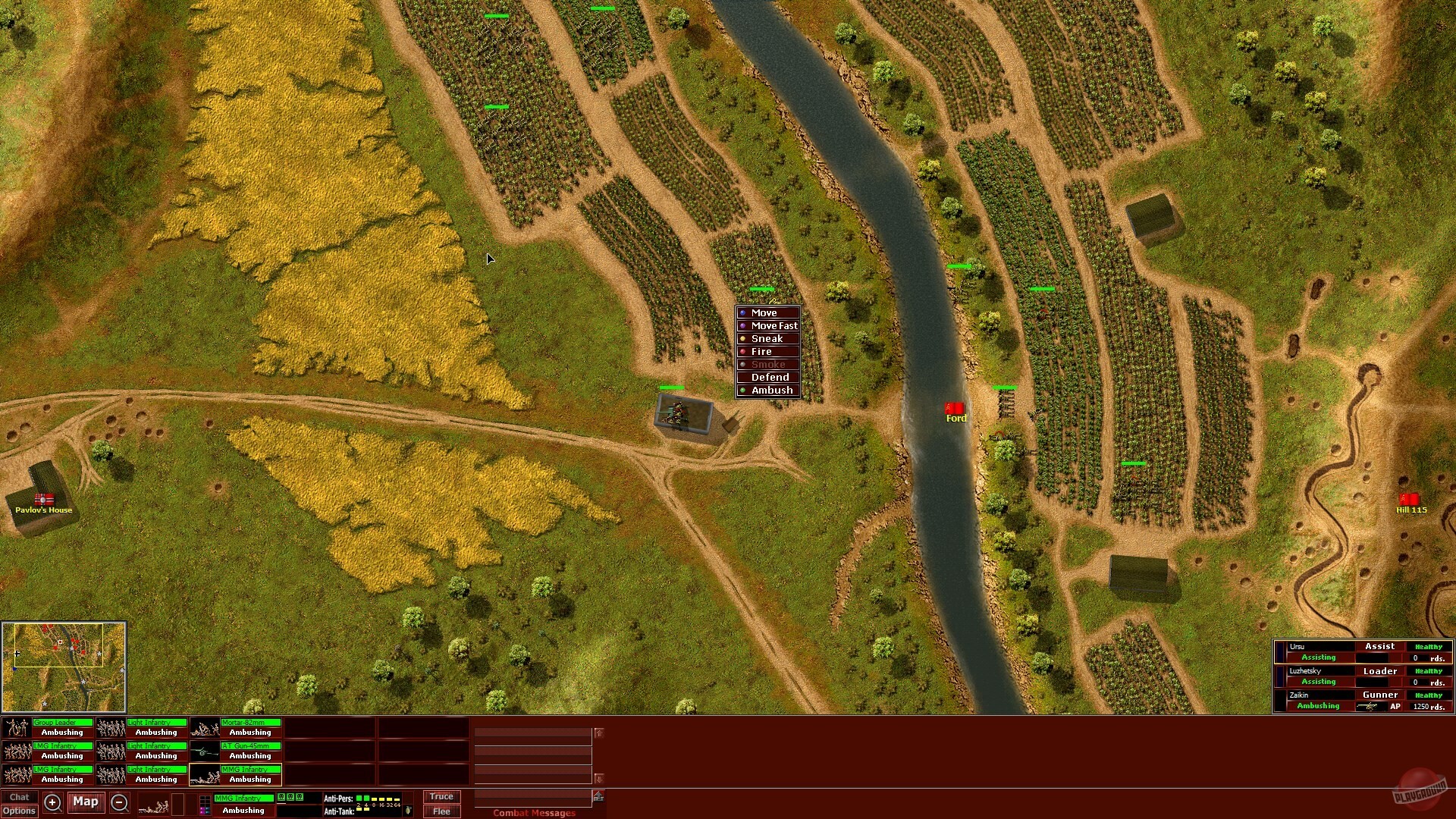Click the grenade icon beside the Anti-Tank display

(x=407, y=811)
